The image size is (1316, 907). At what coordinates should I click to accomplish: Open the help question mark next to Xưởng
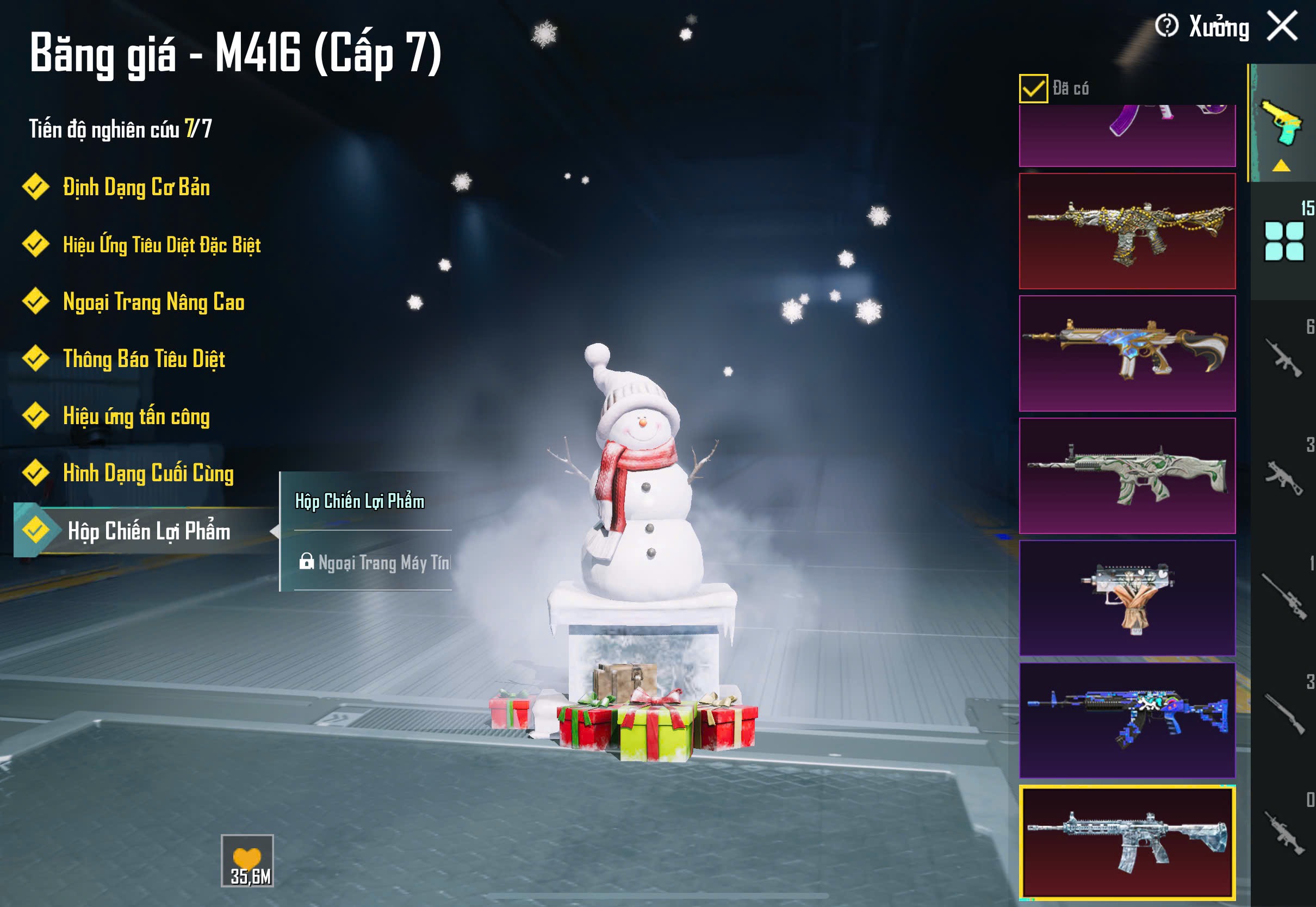(x=1166, y=26)
